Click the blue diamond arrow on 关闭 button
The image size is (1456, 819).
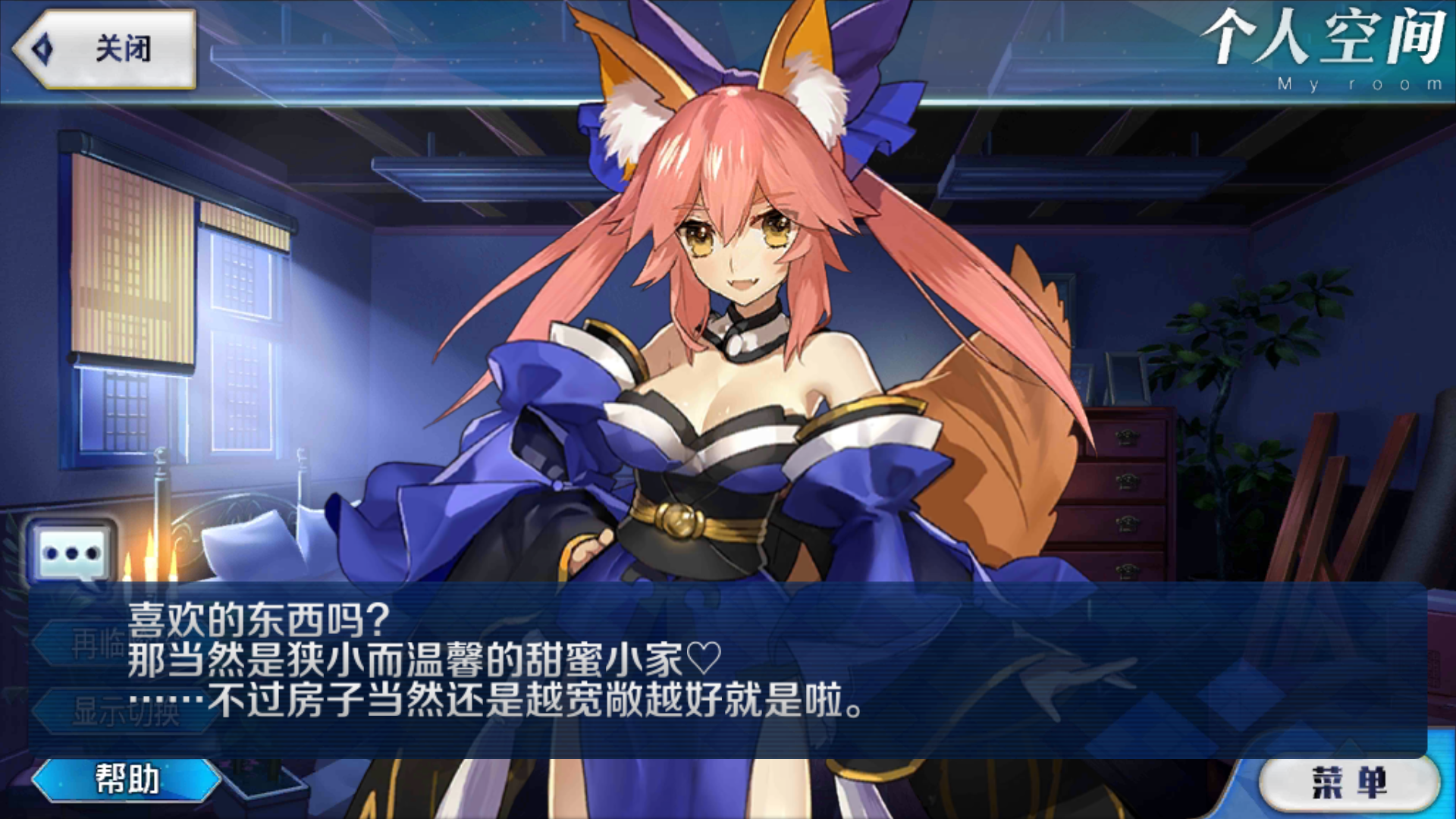(x=42, y=47)
